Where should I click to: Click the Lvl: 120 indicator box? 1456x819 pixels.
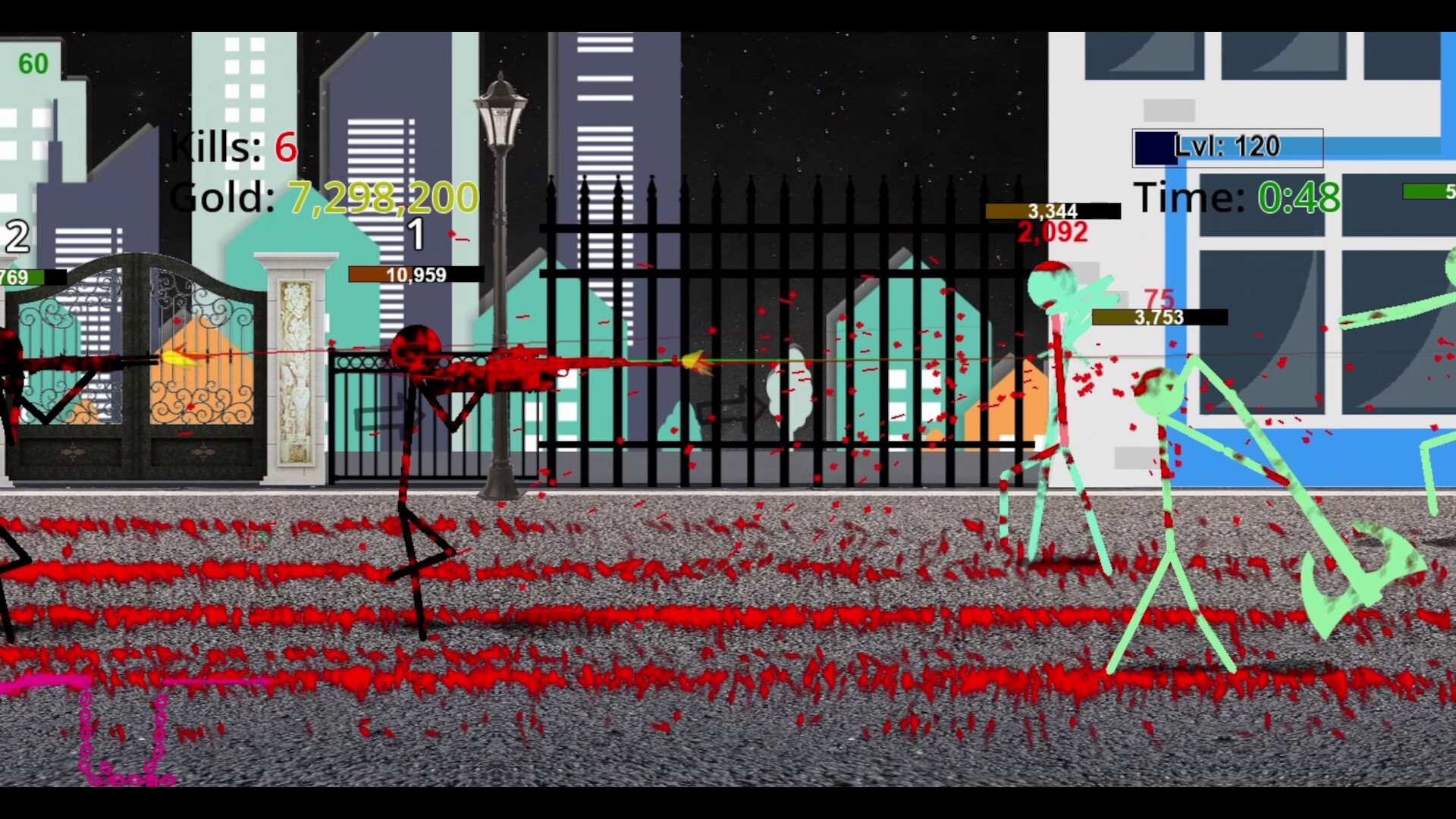pyautogui.click(x=1226, y=146)
